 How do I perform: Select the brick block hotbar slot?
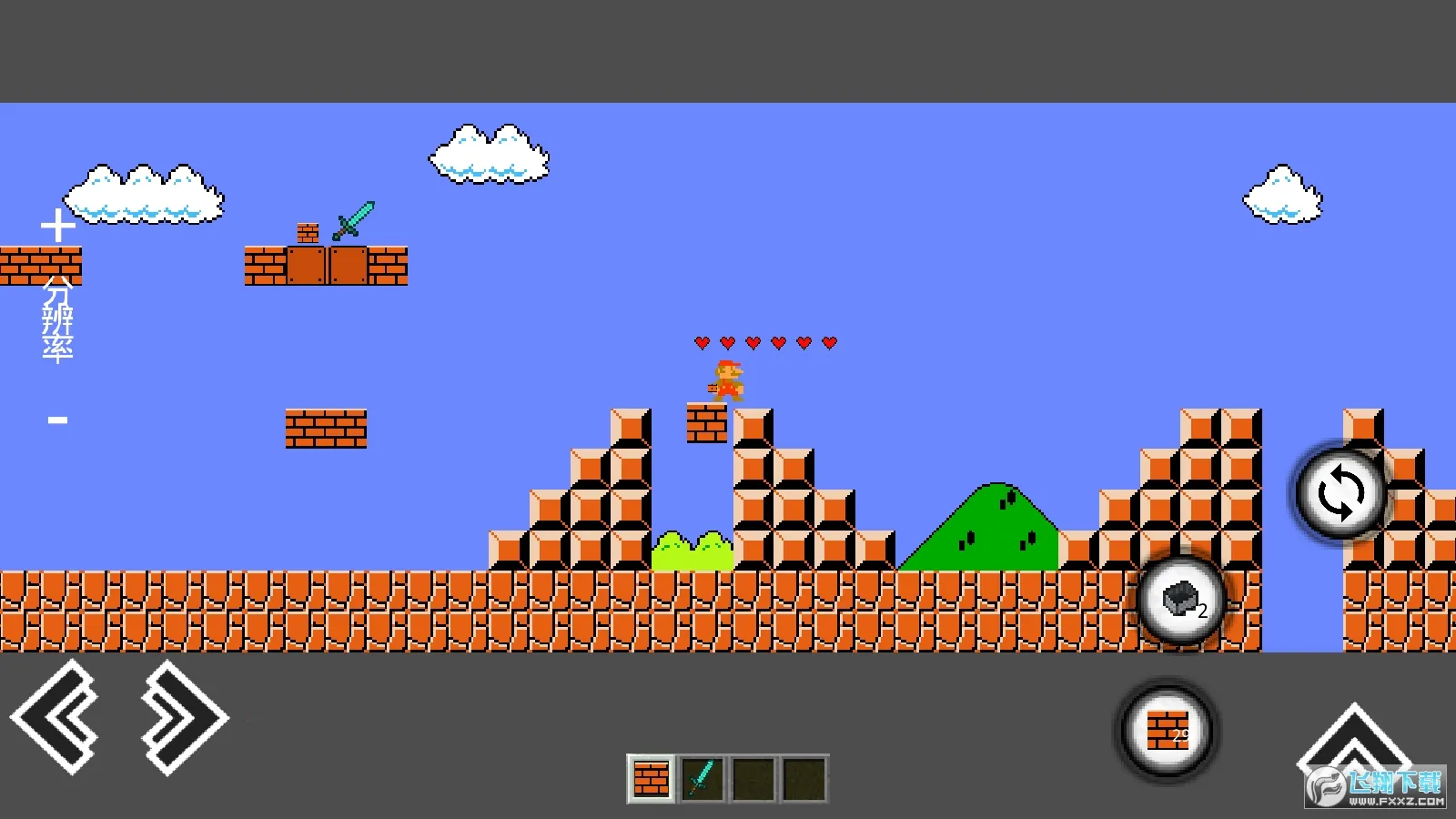(651, 779)
